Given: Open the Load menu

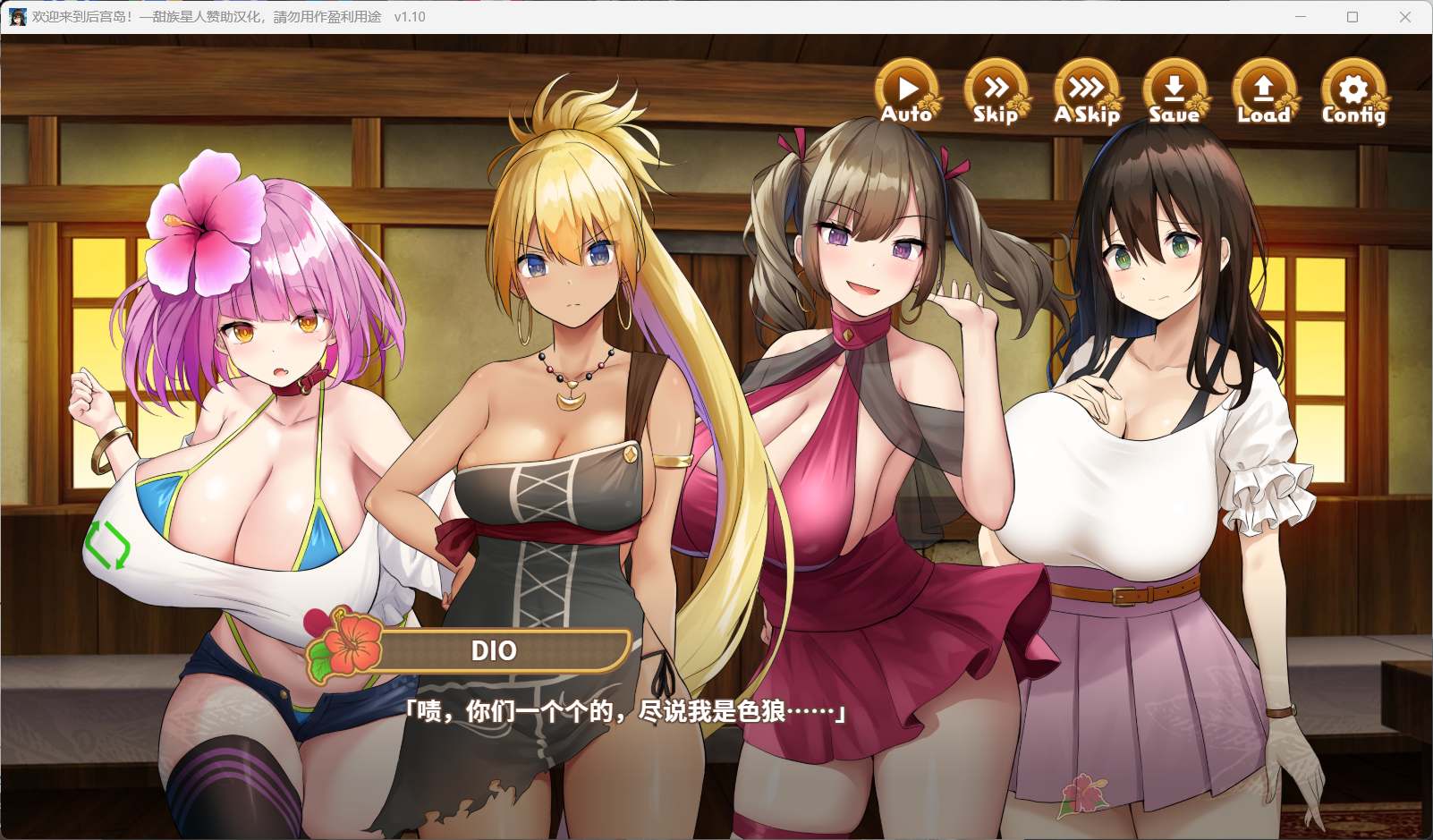Looking at the screenshot, I should point(1263,92).
